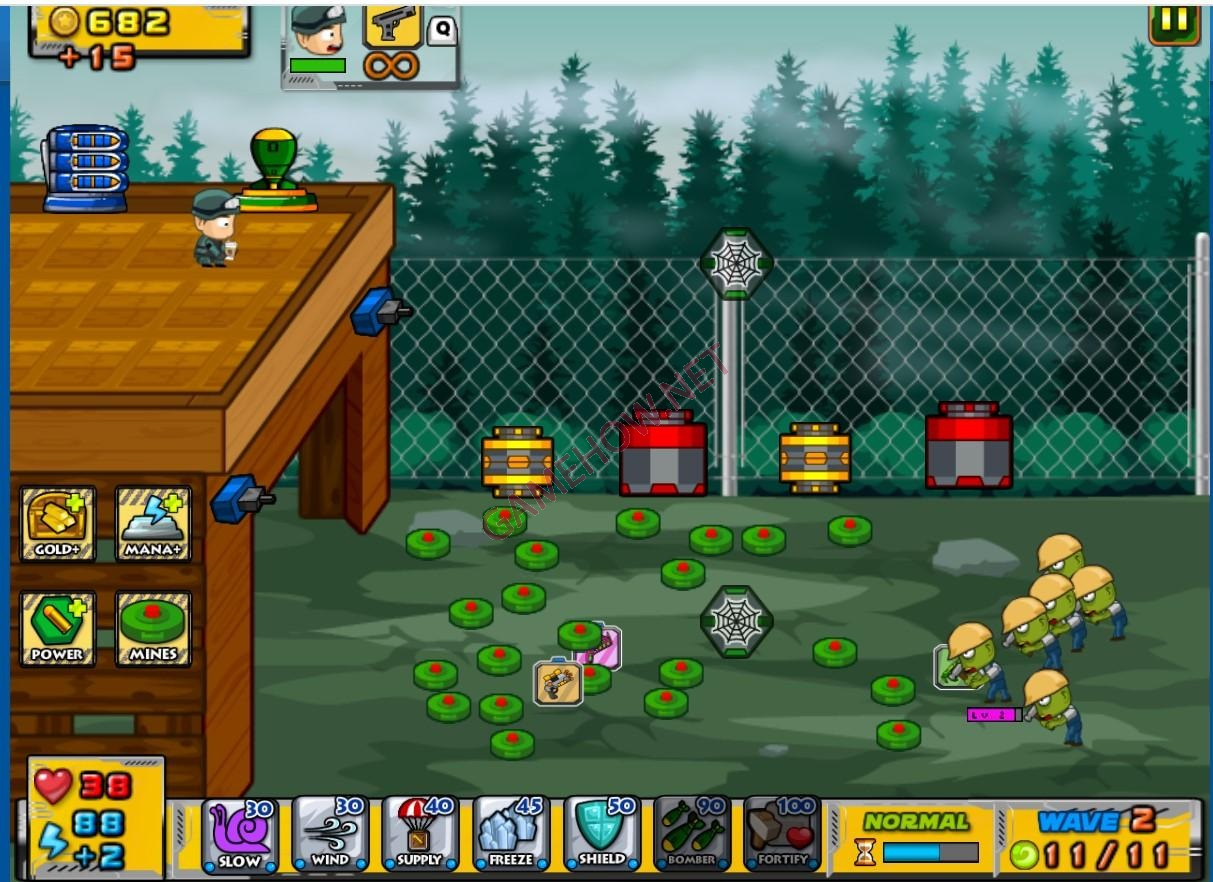Image resolution: width=1213 pixels, height=882 pixels.
Task: Activate the Slow snail ability
Action: coord(240,834)
